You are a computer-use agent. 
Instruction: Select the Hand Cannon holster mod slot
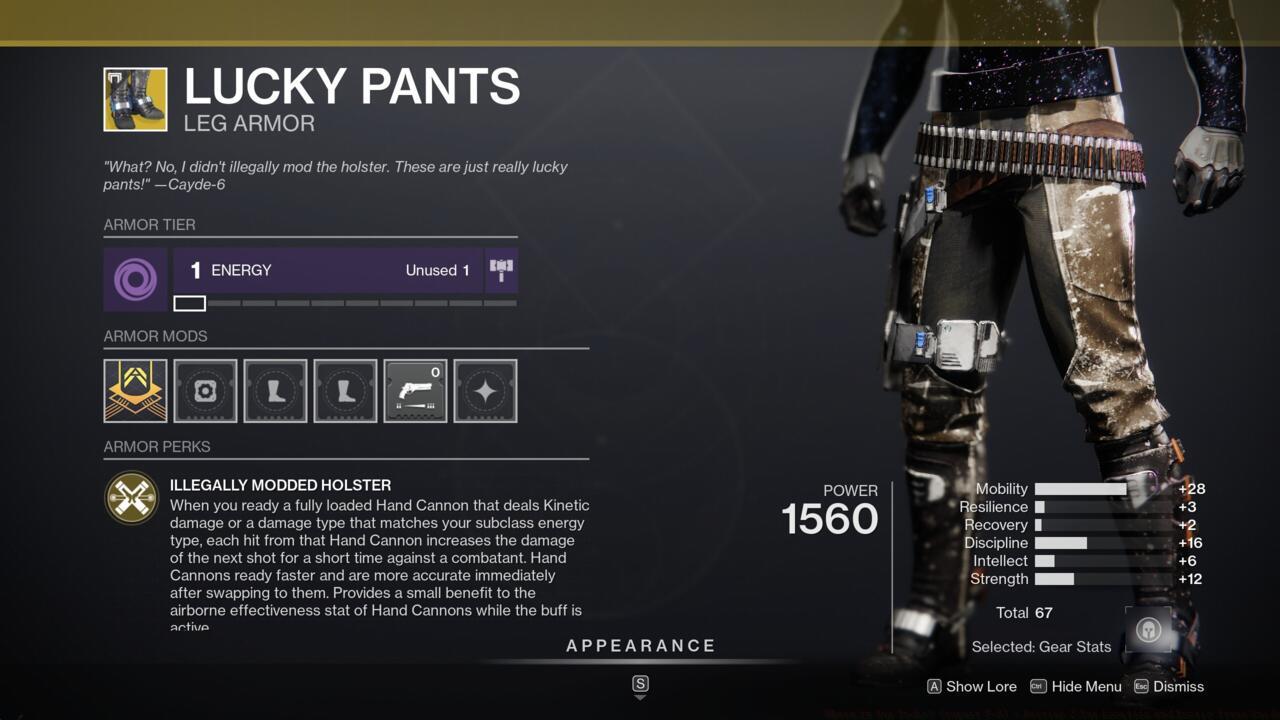point(415,391)
